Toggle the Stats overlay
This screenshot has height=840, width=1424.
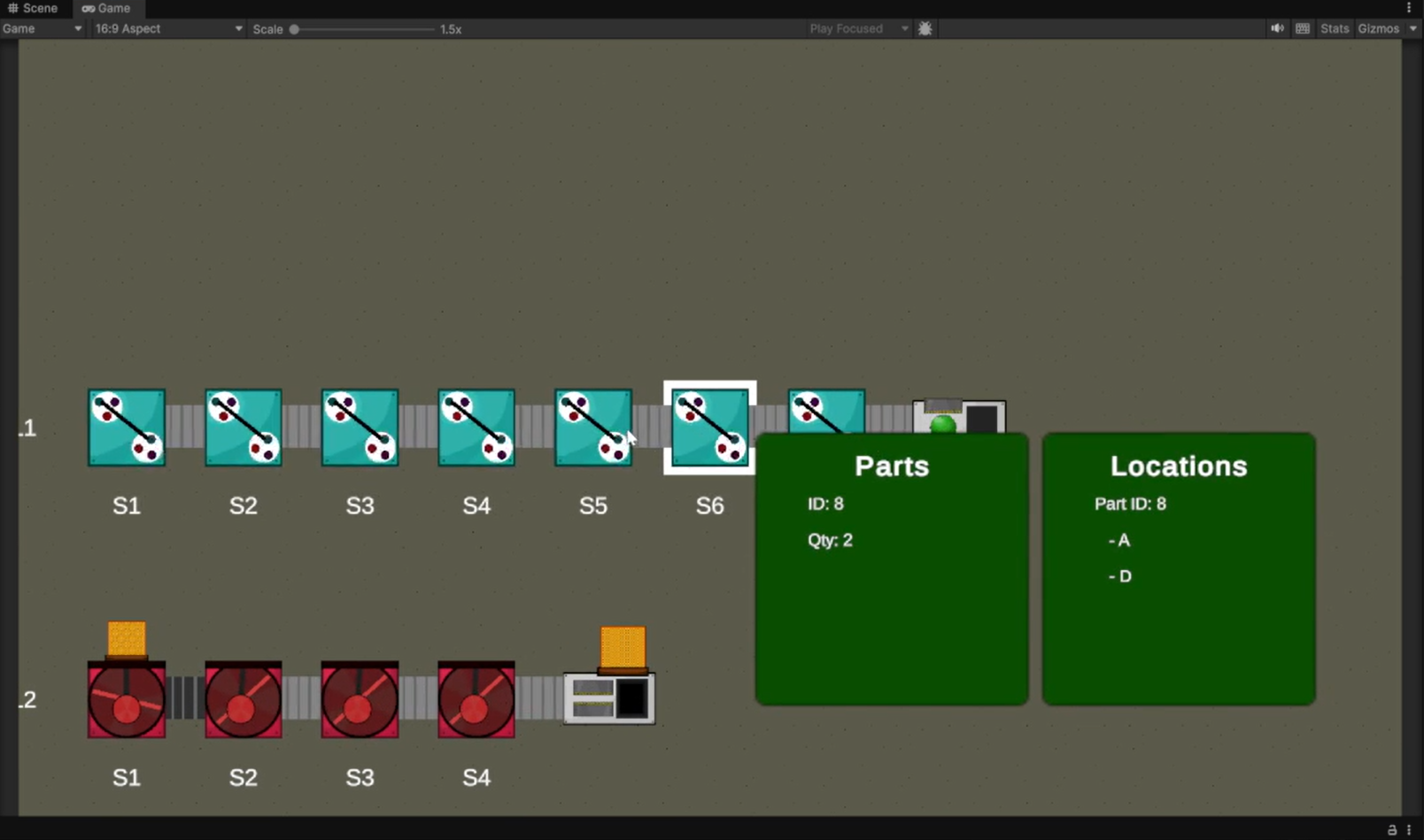[x=1334, y=29]
